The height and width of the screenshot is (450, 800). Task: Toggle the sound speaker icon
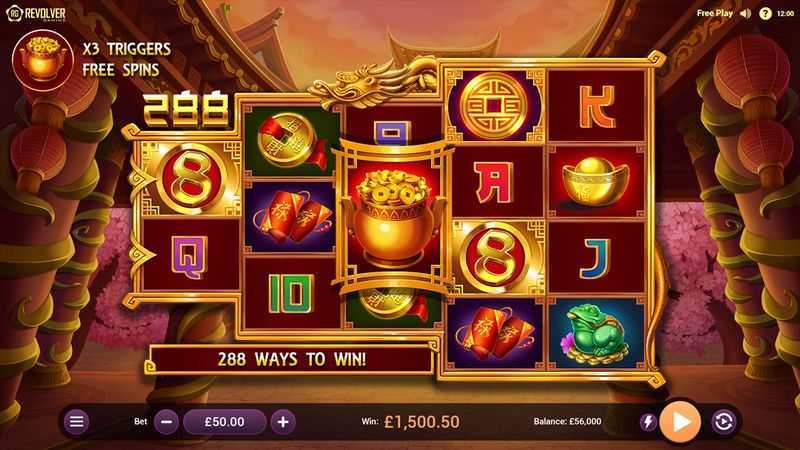pyautogui.click(x=746, y=14)
